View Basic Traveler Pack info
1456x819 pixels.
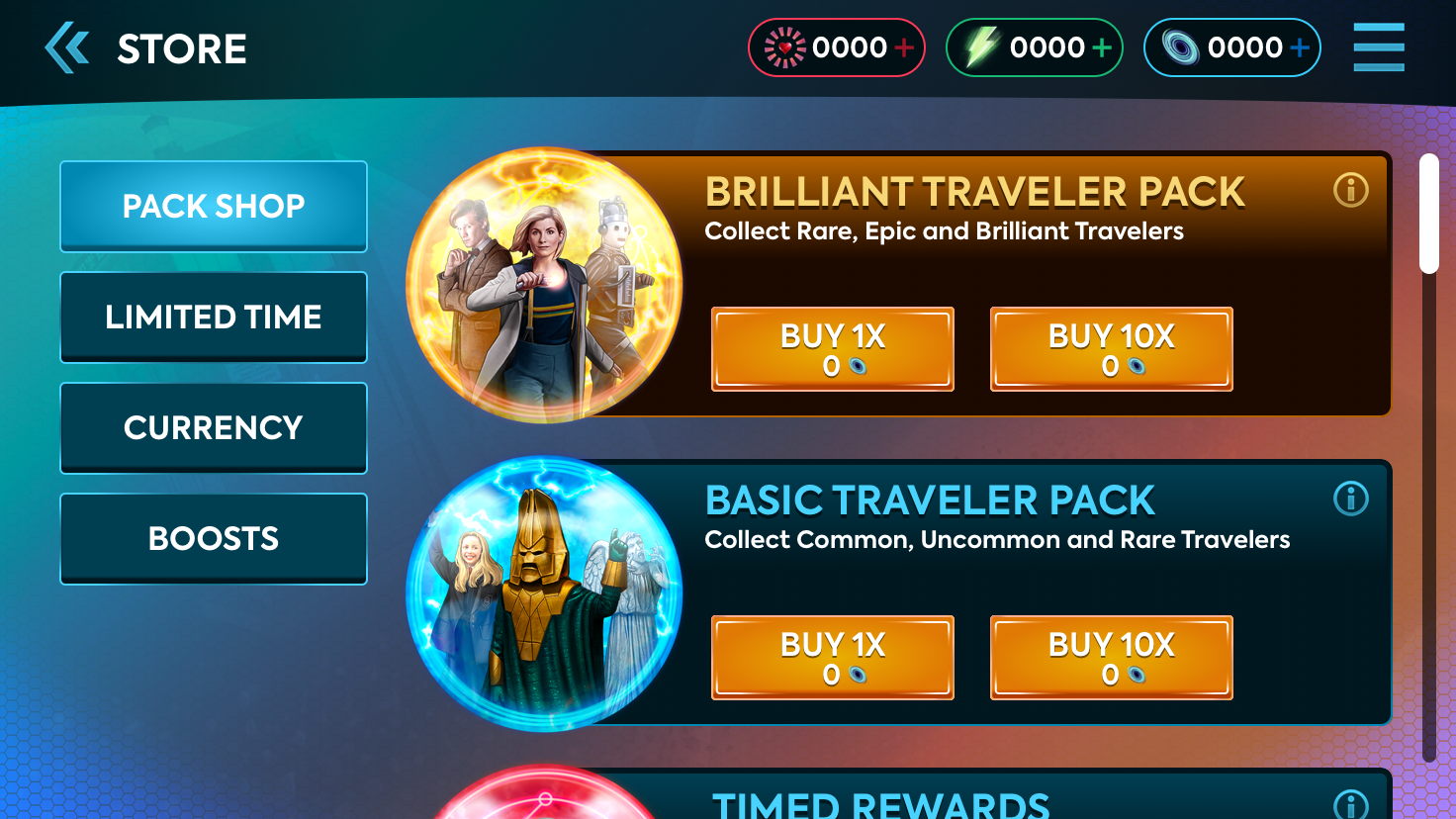tap(1350, 499)
